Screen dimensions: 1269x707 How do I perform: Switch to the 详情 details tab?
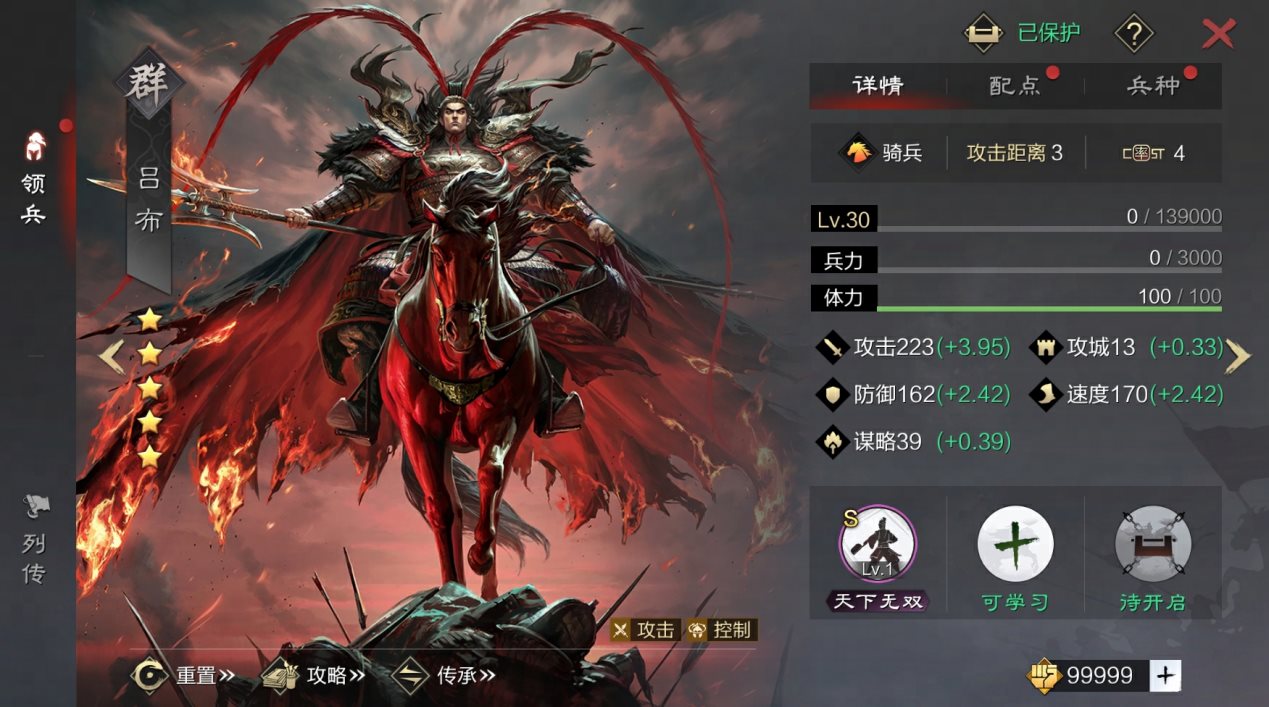coord(878,85)
